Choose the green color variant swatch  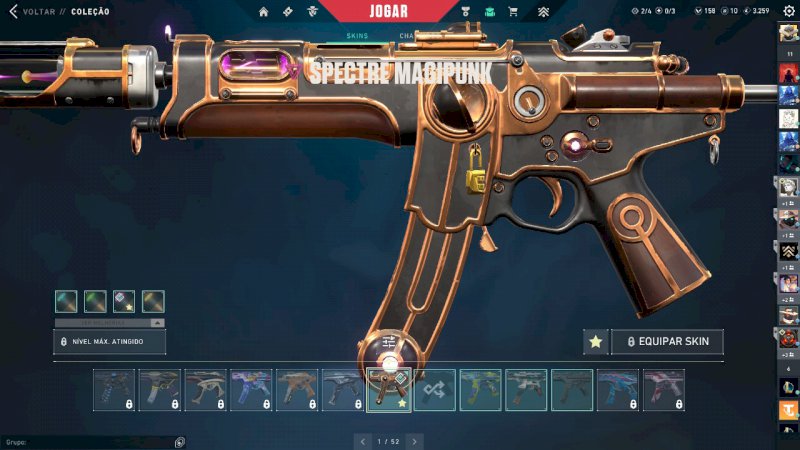coord(95,301)
